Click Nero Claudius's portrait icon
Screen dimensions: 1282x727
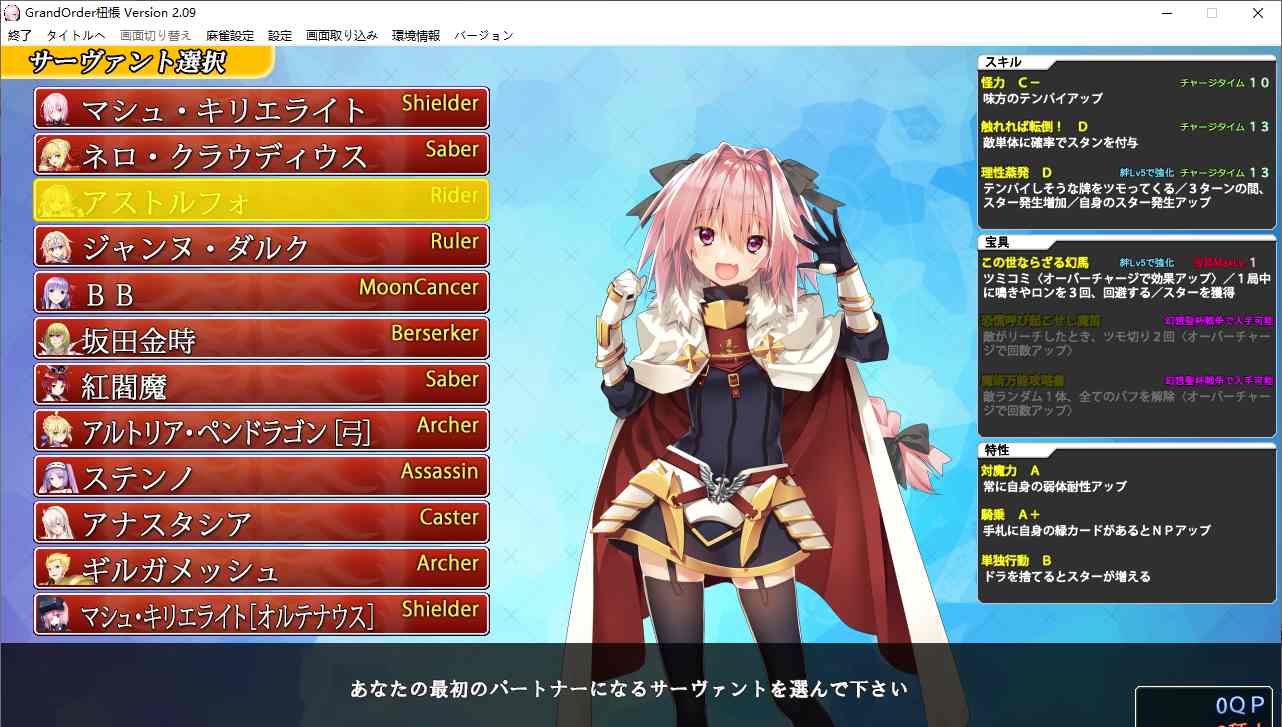click(54, 153)
